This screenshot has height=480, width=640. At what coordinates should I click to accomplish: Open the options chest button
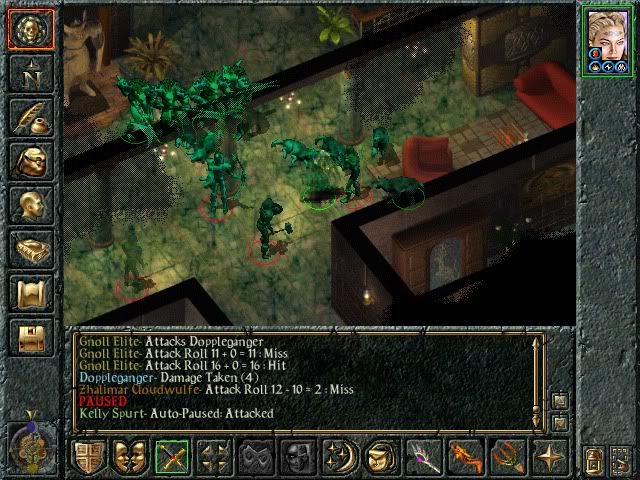pyautogui.click(x=30, y=337)
